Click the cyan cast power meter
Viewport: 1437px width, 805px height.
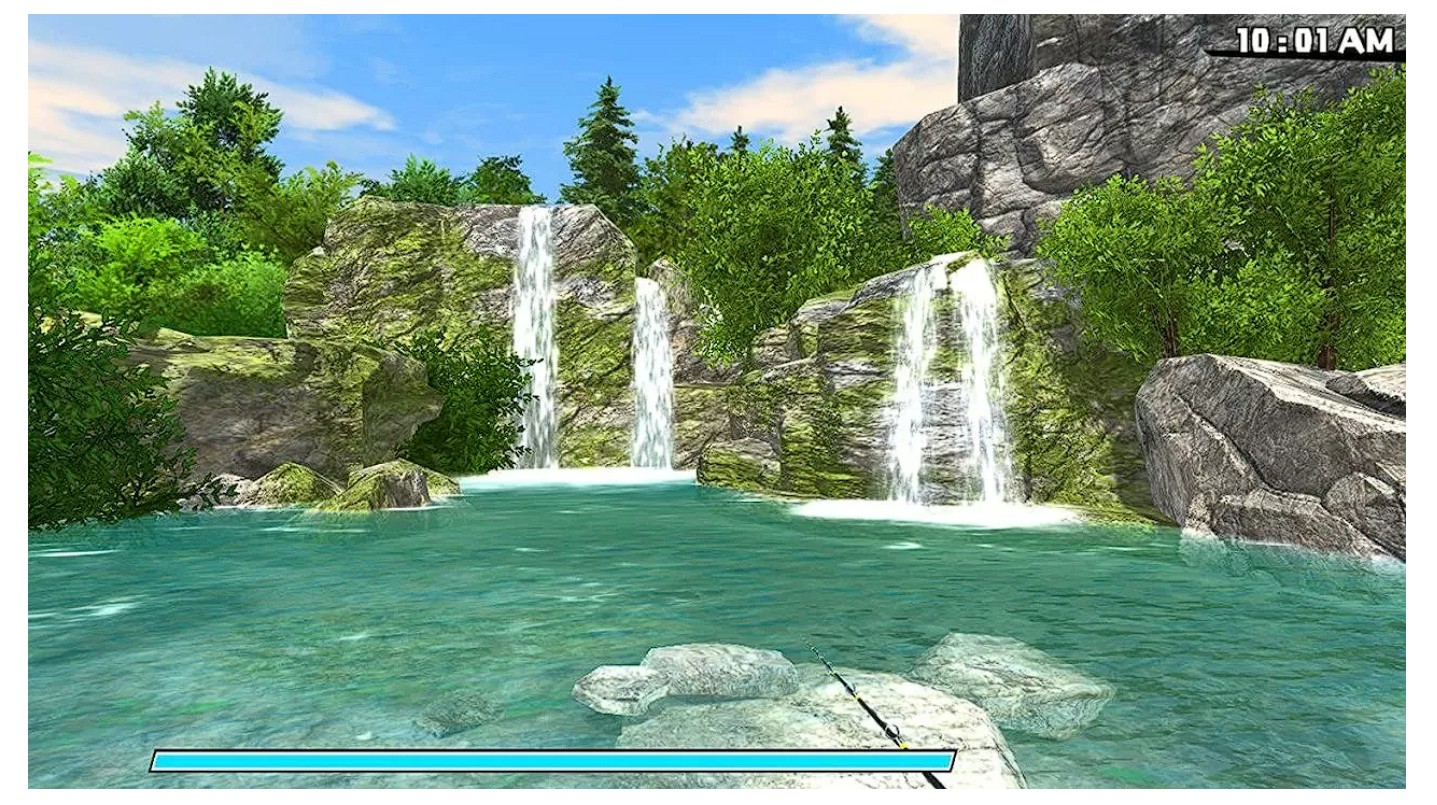coord(550,761)
